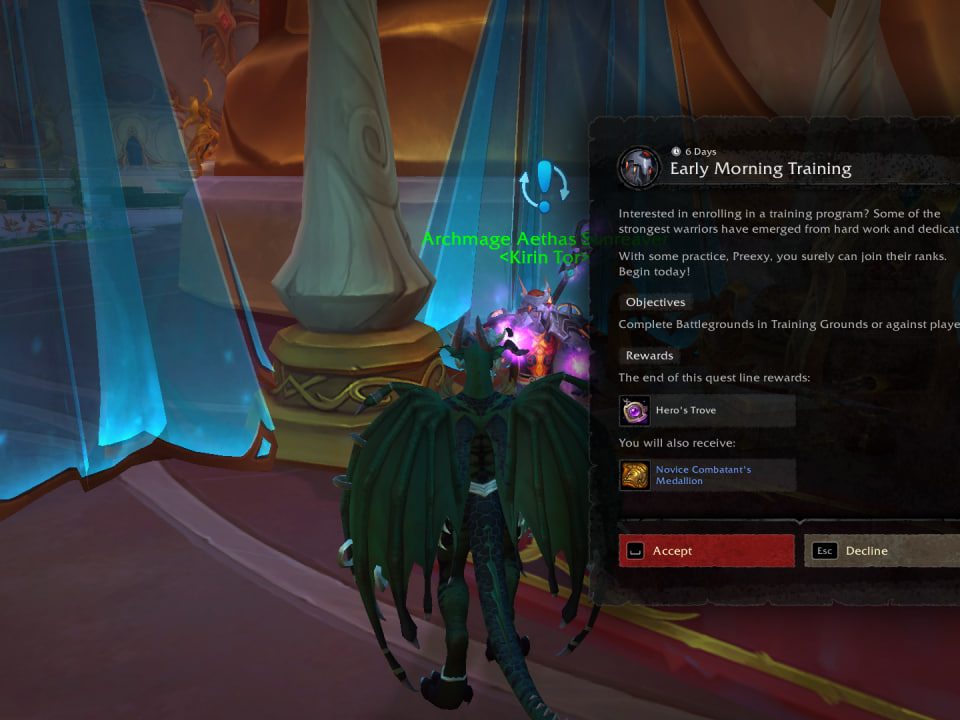Accept the Early Morning Training quest
This screenshot has width=960, height=720.
click(x=706, y=551)
